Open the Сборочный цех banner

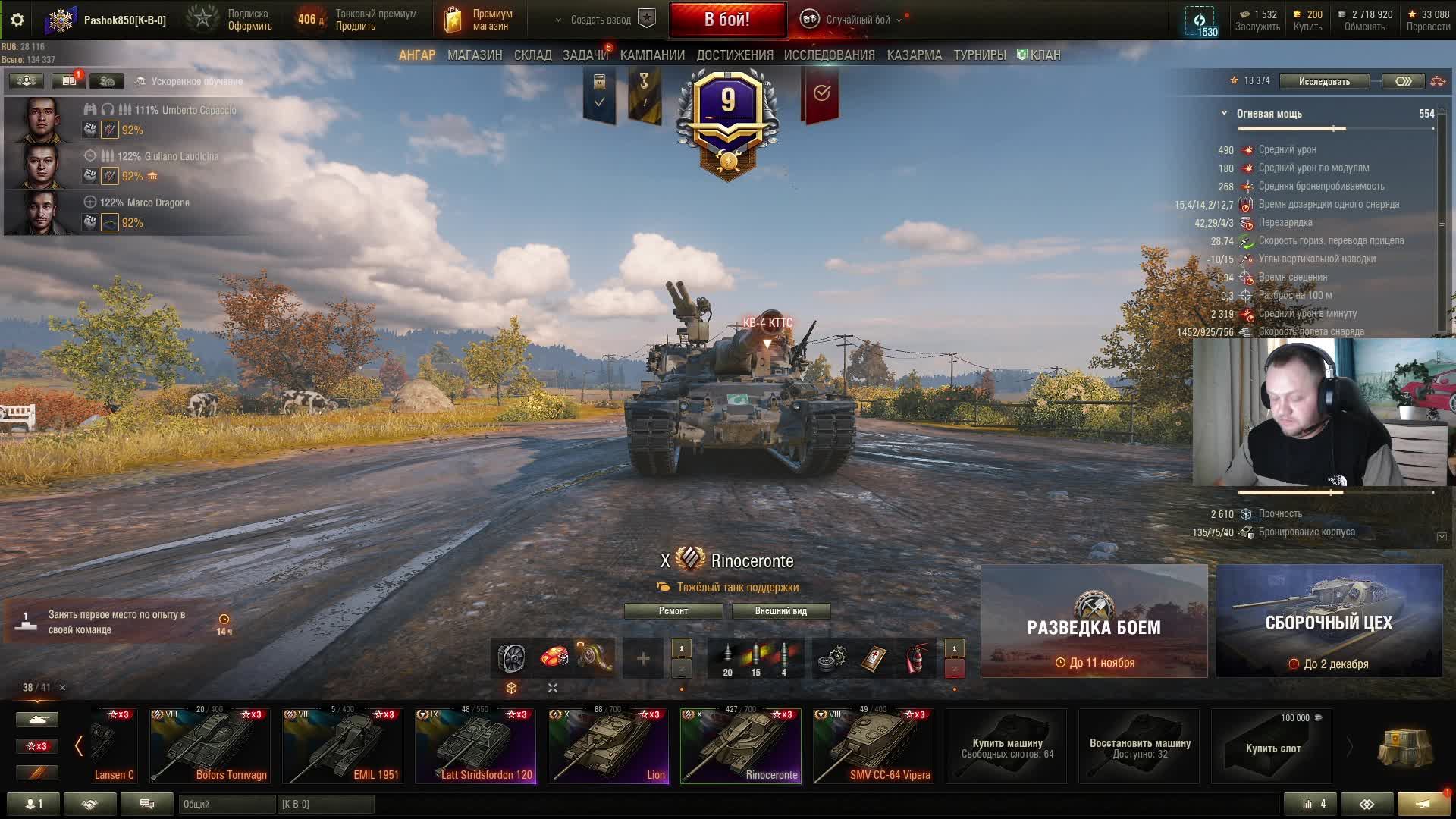(x=1329, y=621)
